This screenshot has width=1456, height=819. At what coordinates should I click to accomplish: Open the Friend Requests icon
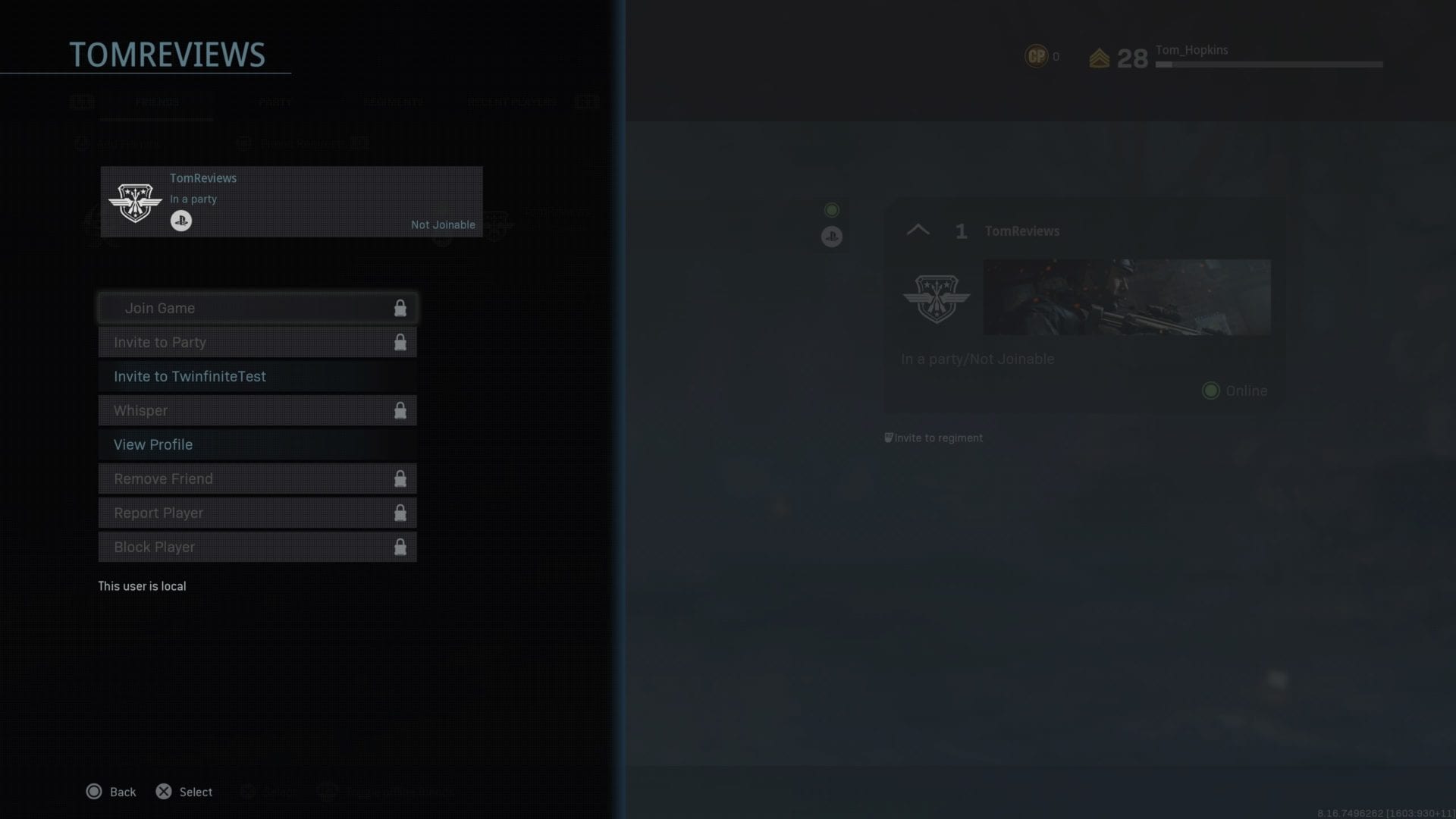point(244,143)
